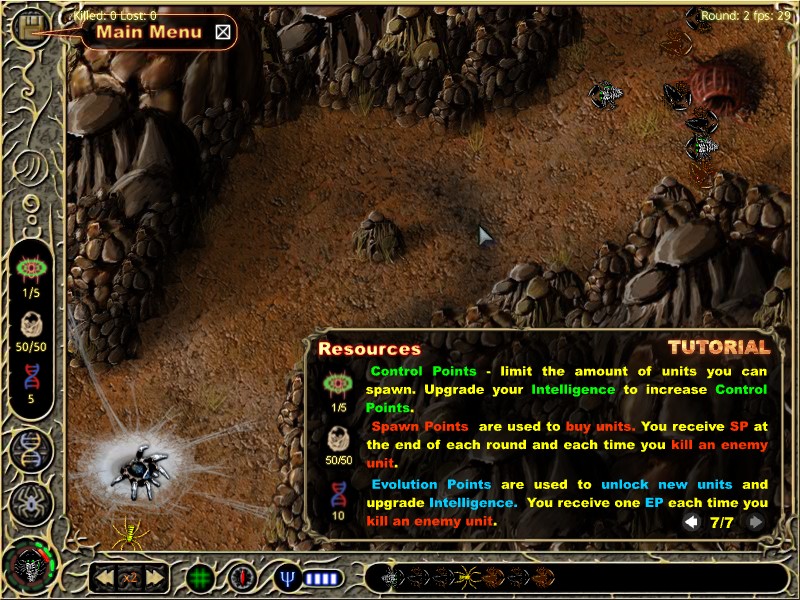Select the white spider in the unit queue
This screenshot has height=600, width=800.
(391, 577)
